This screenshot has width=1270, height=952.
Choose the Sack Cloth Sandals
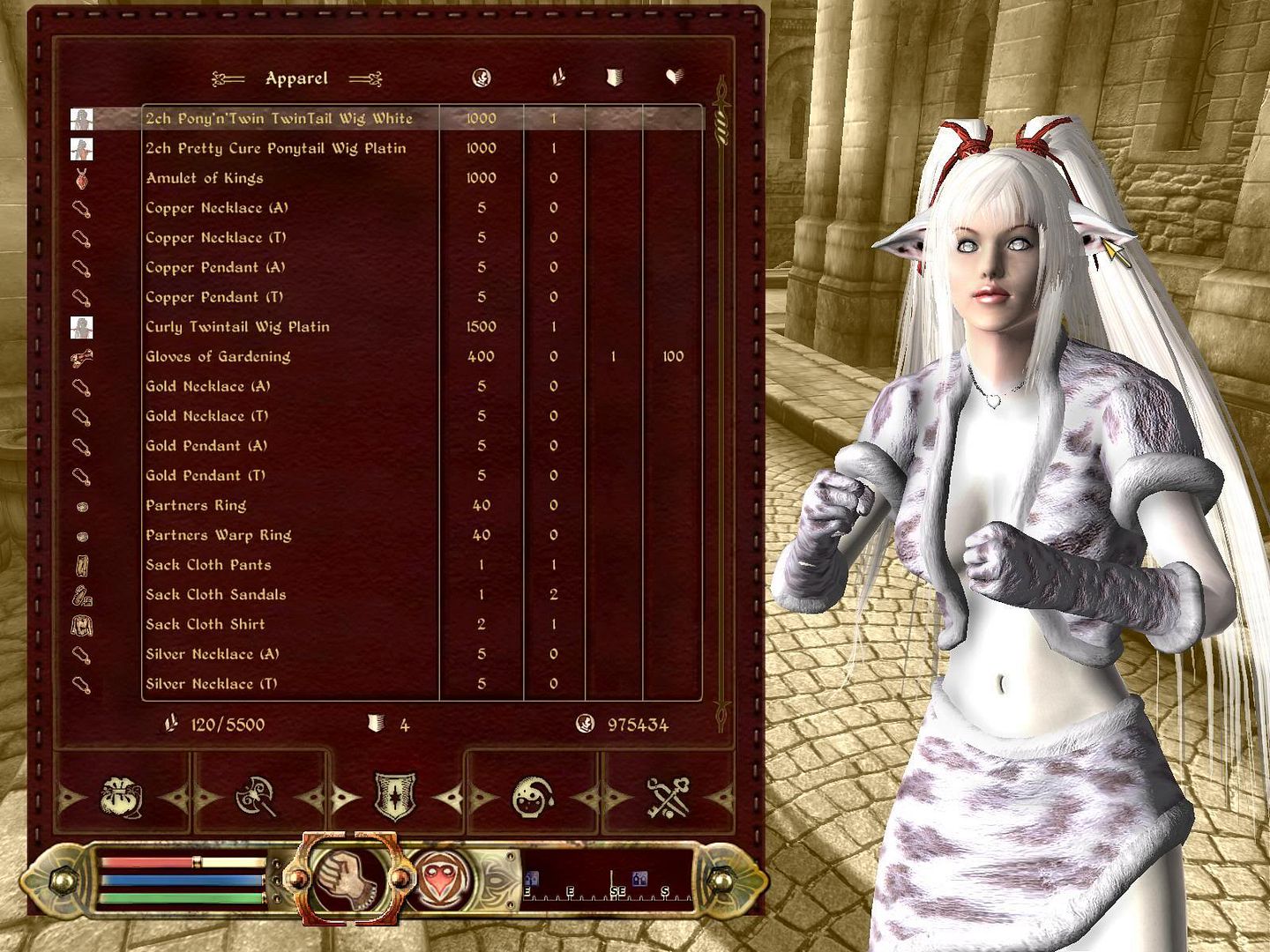tap(215, 595)
